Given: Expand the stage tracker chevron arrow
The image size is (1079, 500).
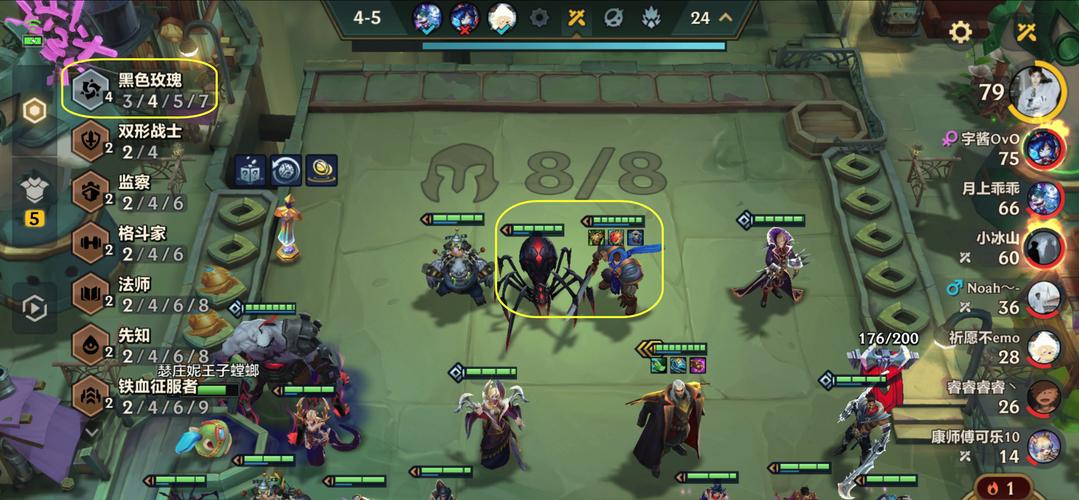Looking at the screenshot, I should pos(726,17).
